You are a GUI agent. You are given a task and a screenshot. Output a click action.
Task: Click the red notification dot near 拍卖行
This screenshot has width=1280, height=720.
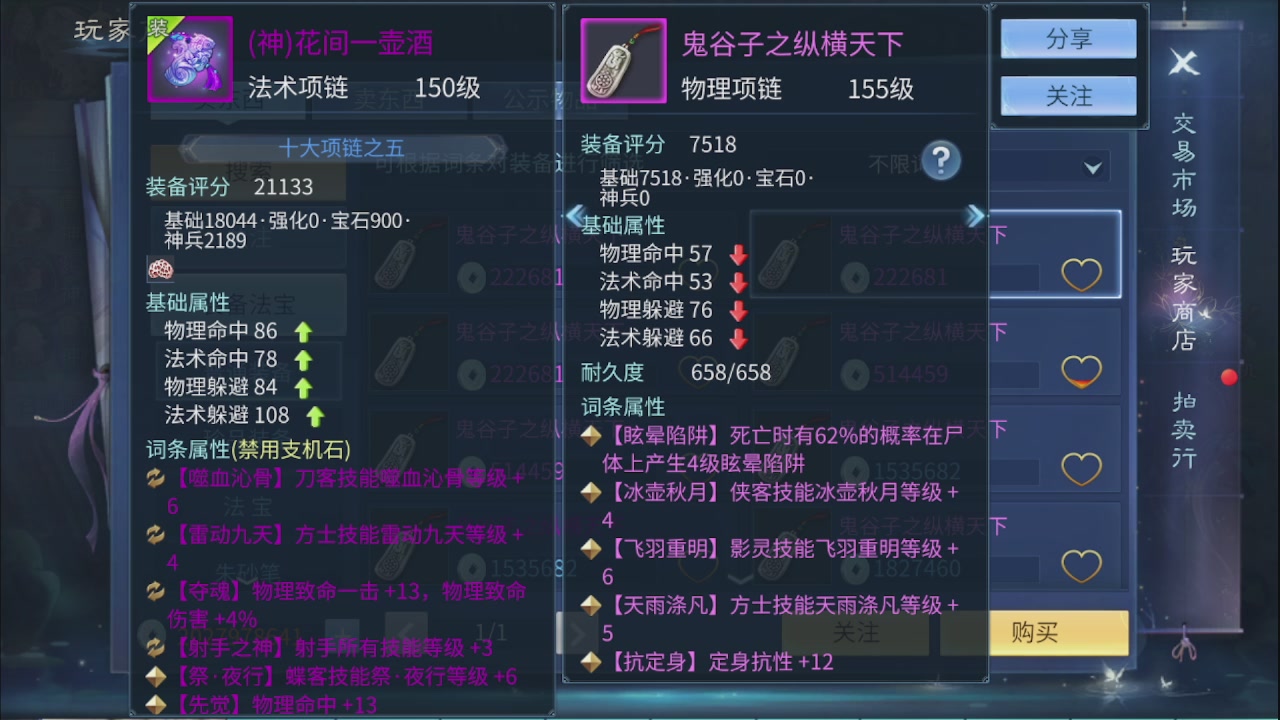pyautogui.click(x=1227, y=377)
